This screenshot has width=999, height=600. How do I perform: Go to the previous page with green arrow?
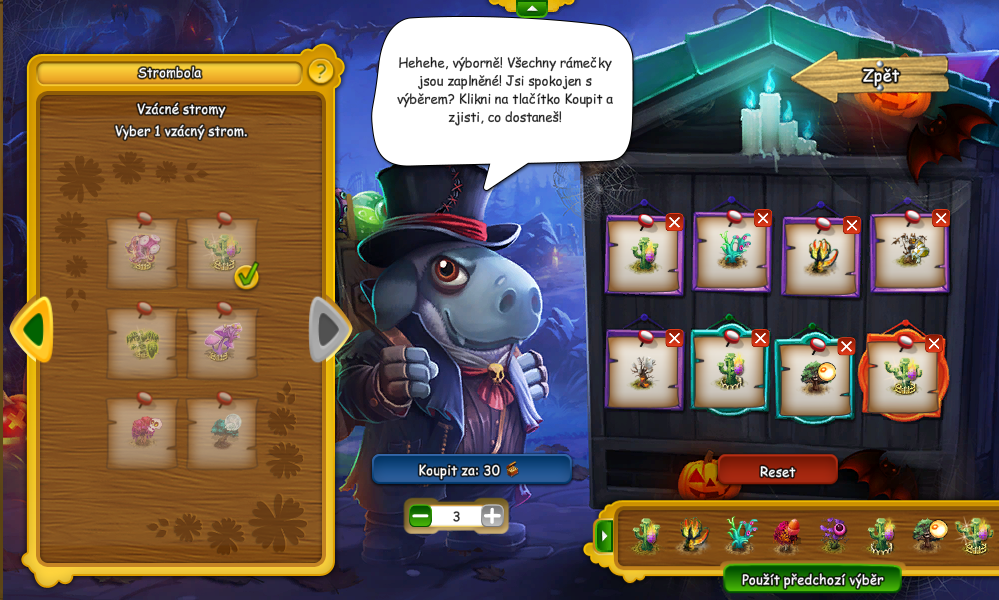point(33,328)
